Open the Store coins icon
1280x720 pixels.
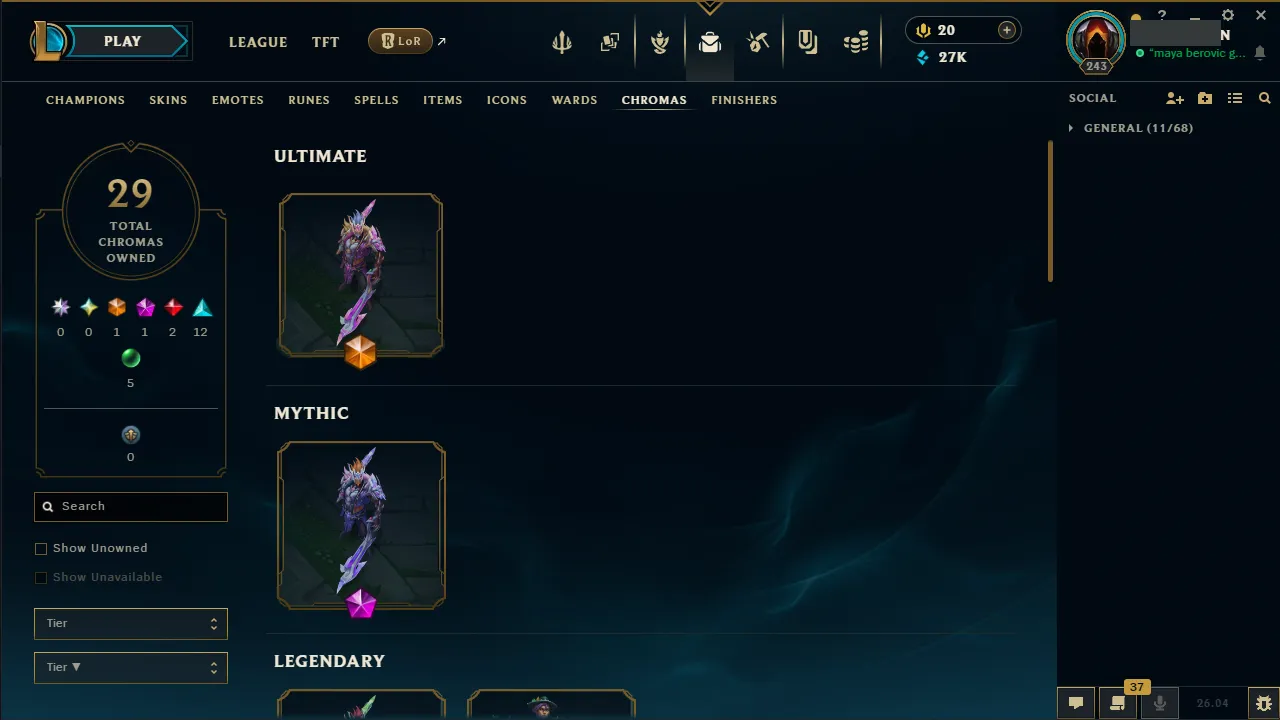pos(856,41)
